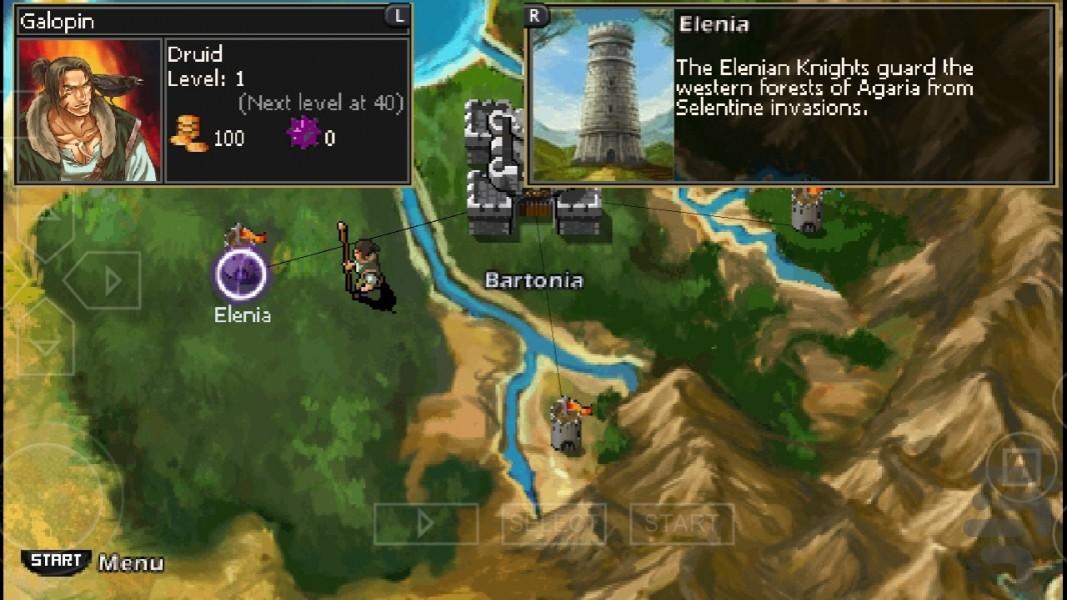Click the Elenia tower picture
Screen dimensions: 1067x600
[x=602, y=95]
